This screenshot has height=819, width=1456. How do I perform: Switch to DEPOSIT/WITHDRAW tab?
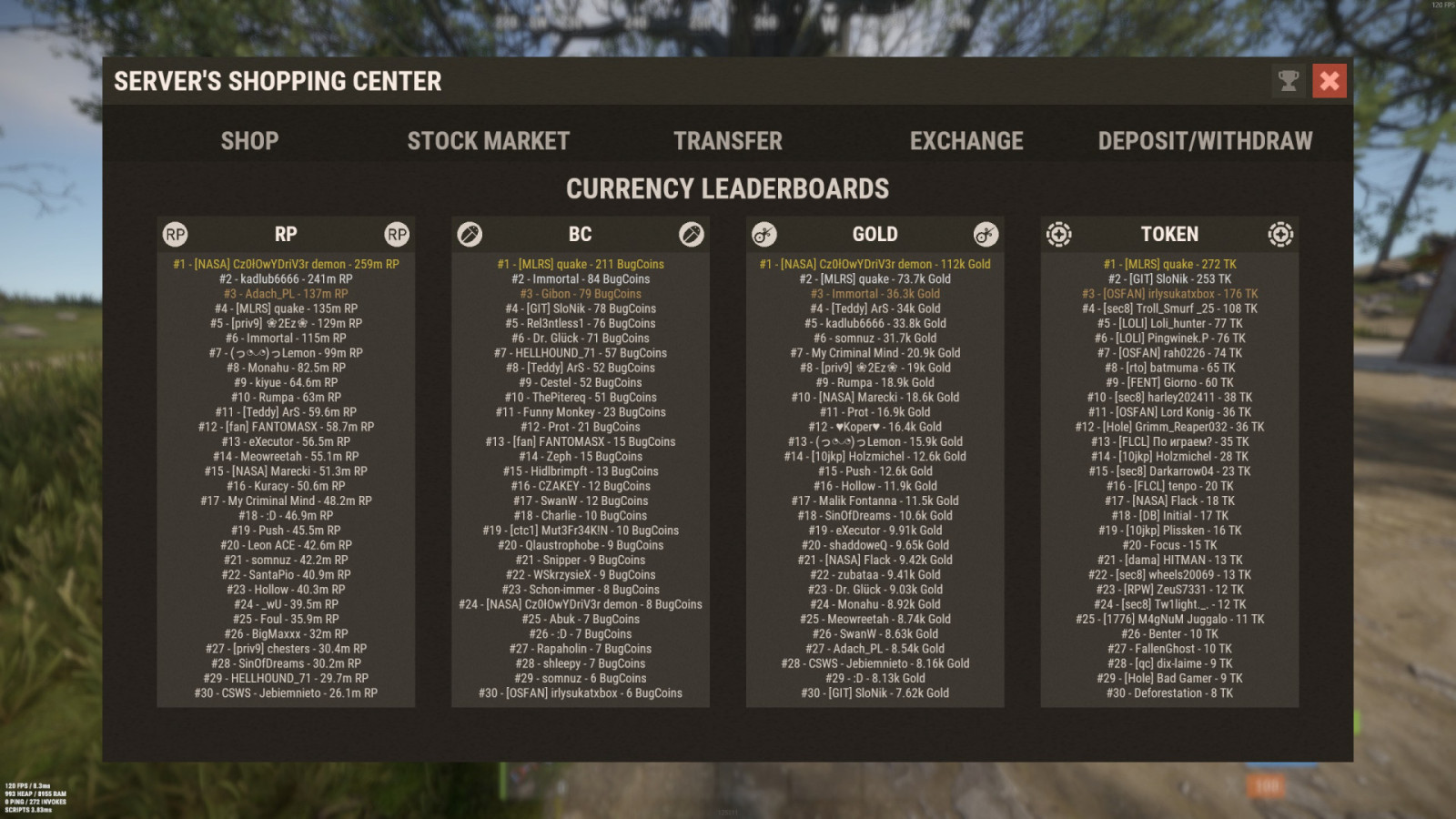1205,141
